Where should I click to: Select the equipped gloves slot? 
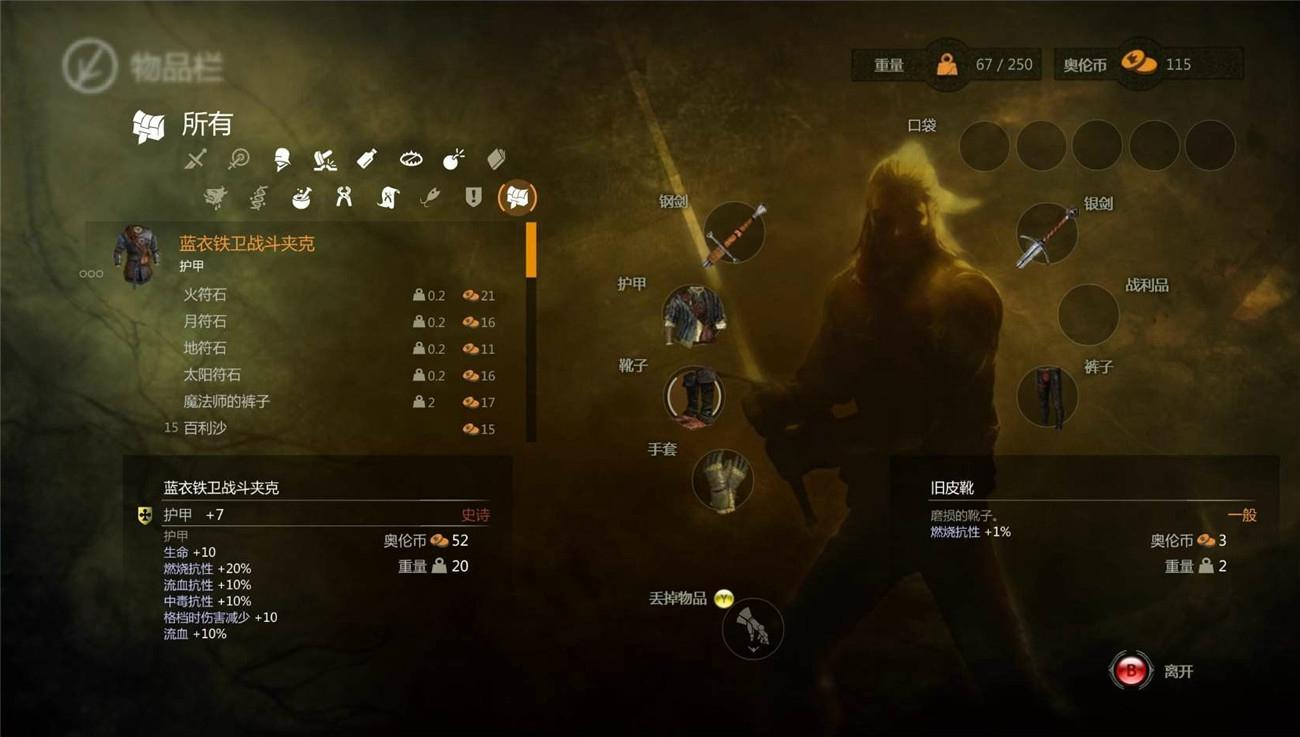click(722, 480)
